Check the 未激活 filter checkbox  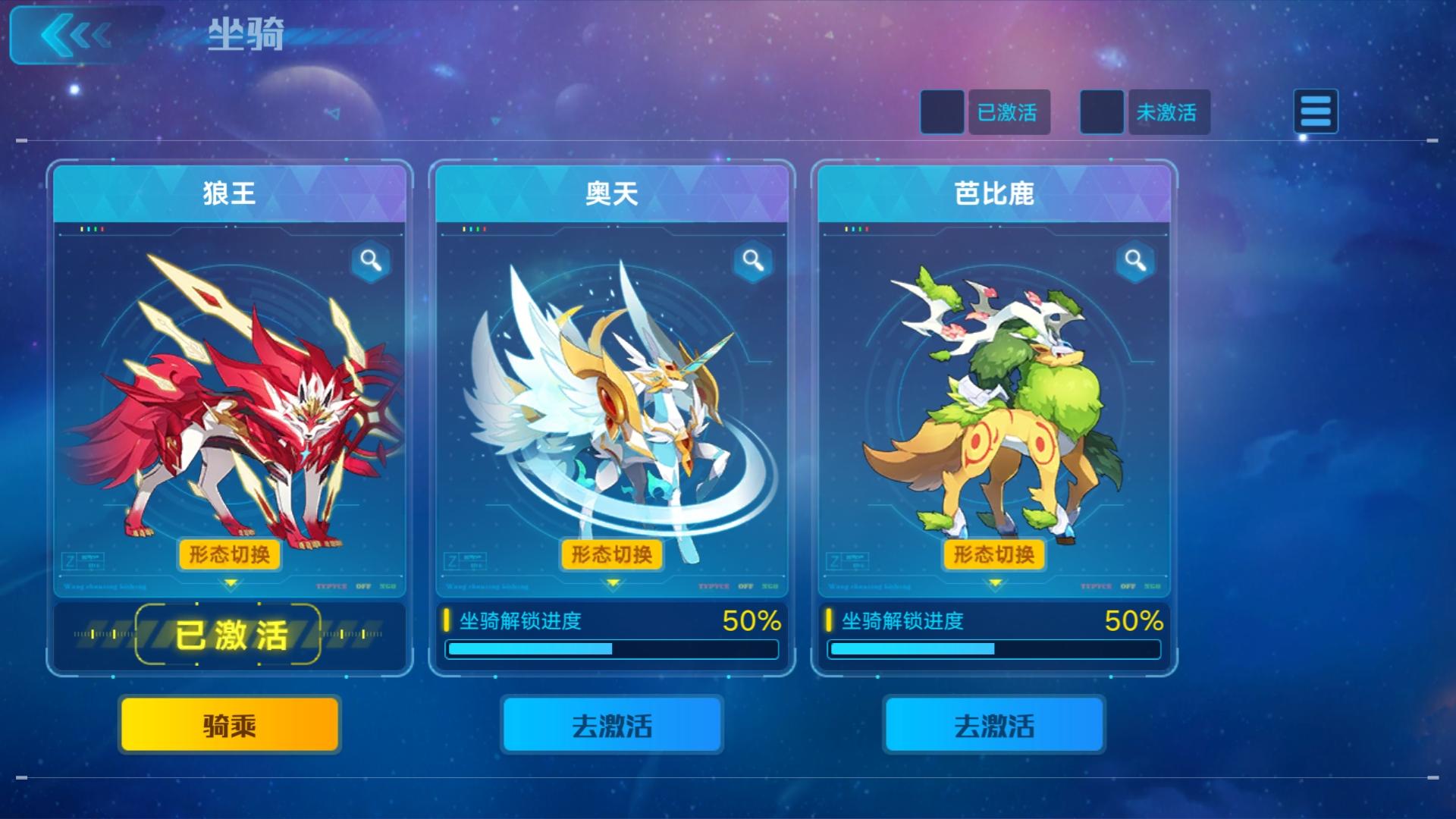point(1102,112)
